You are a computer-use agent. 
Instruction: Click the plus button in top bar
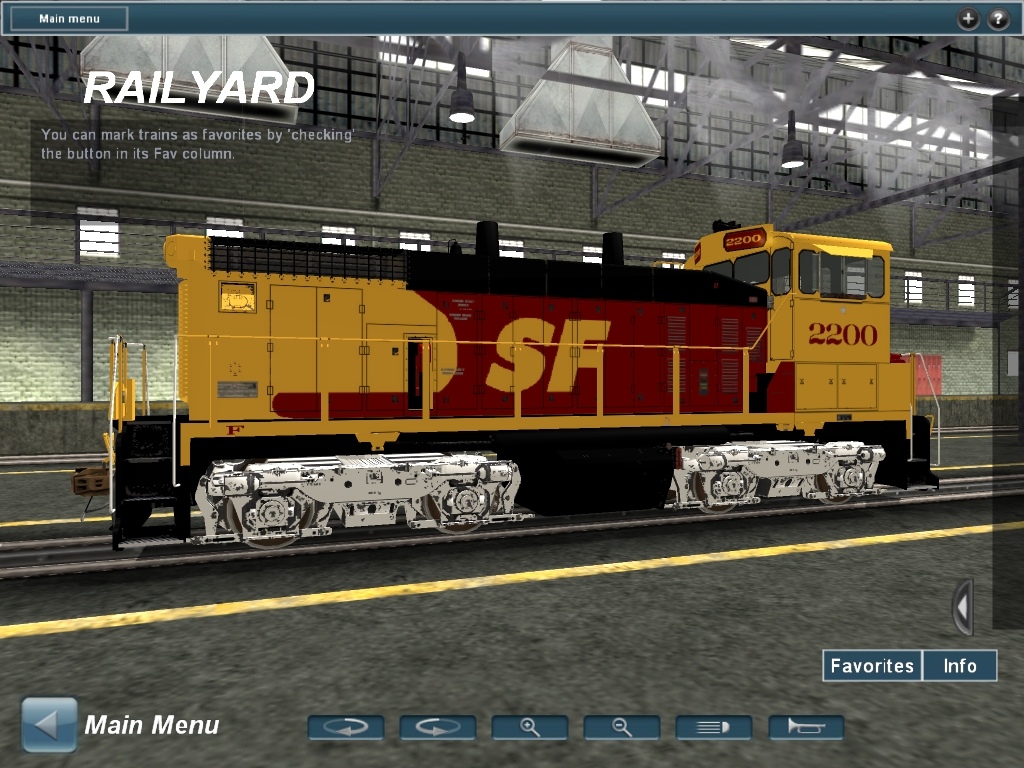tap(968, 18)
